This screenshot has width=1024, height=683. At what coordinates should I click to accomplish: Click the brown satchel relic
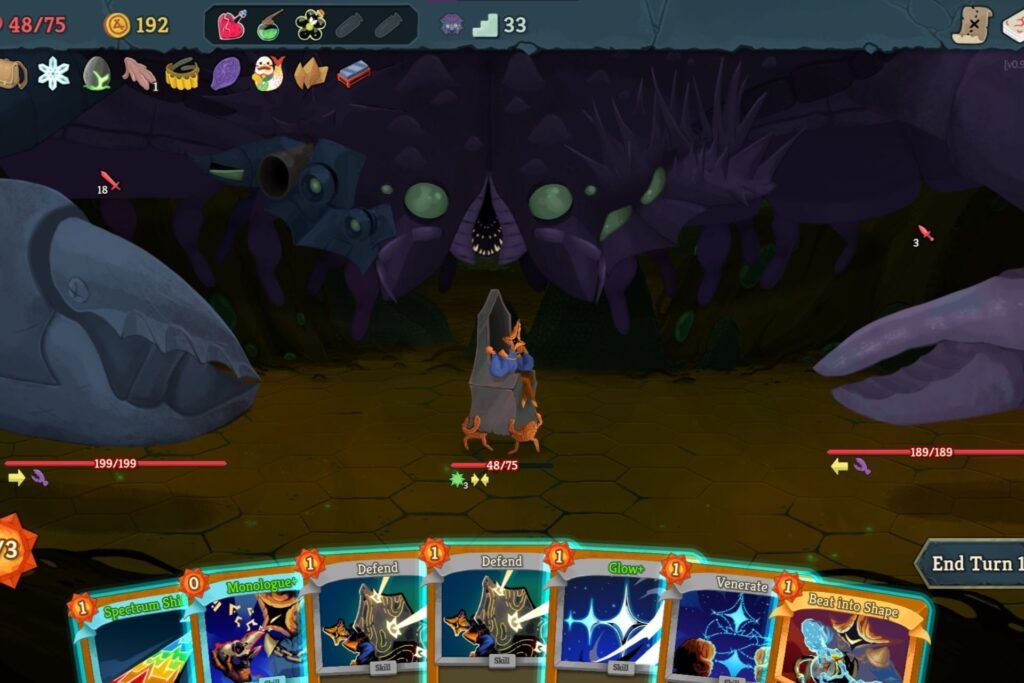click(12, 73)
